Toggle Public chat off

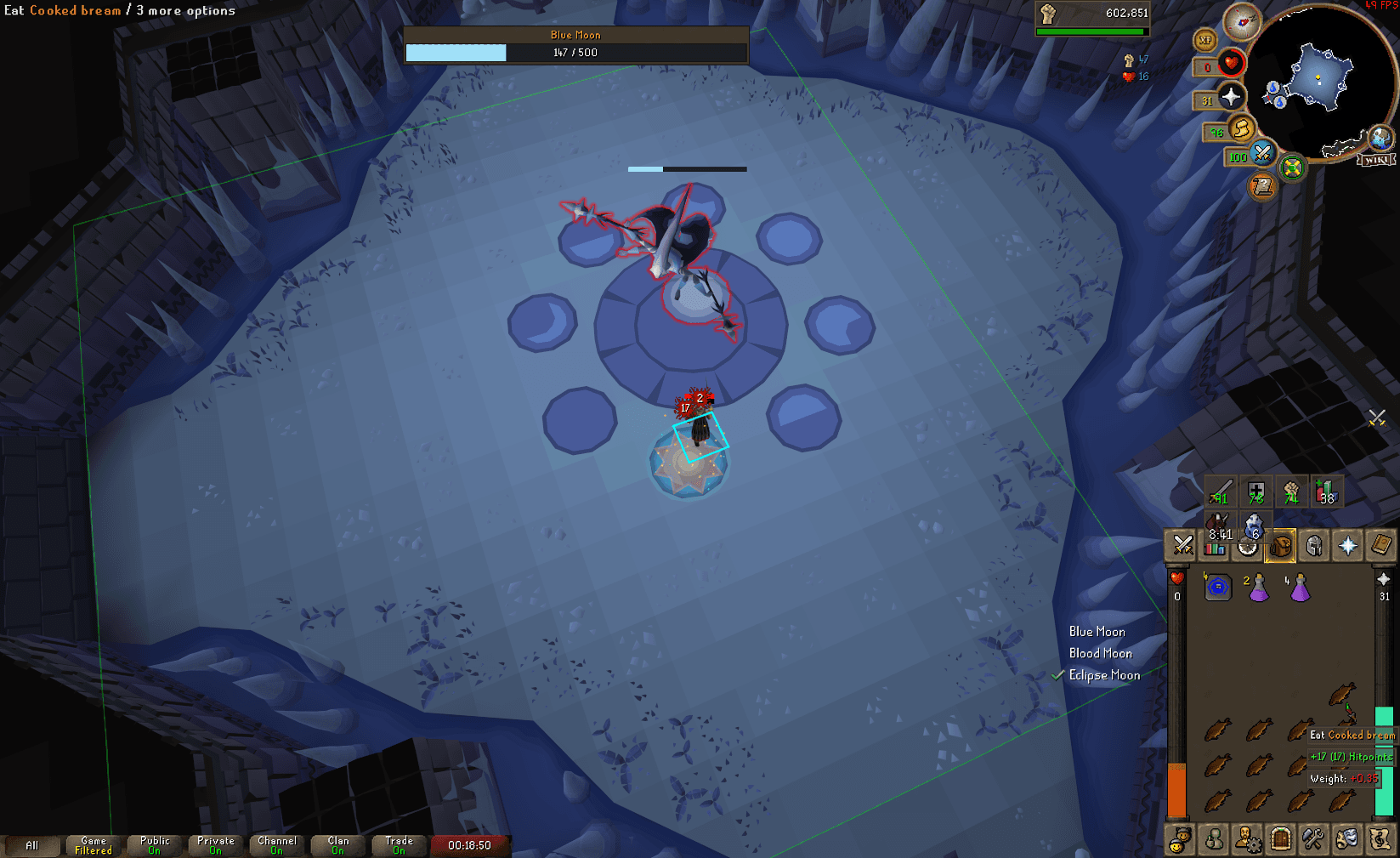point(154,845)
